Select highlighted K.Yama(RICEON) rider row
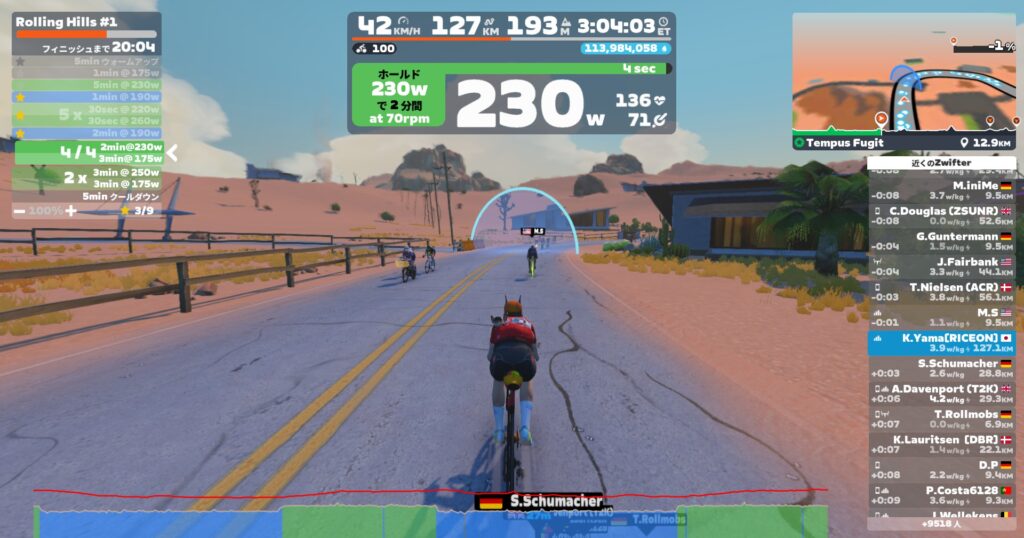 coord(942,343)
